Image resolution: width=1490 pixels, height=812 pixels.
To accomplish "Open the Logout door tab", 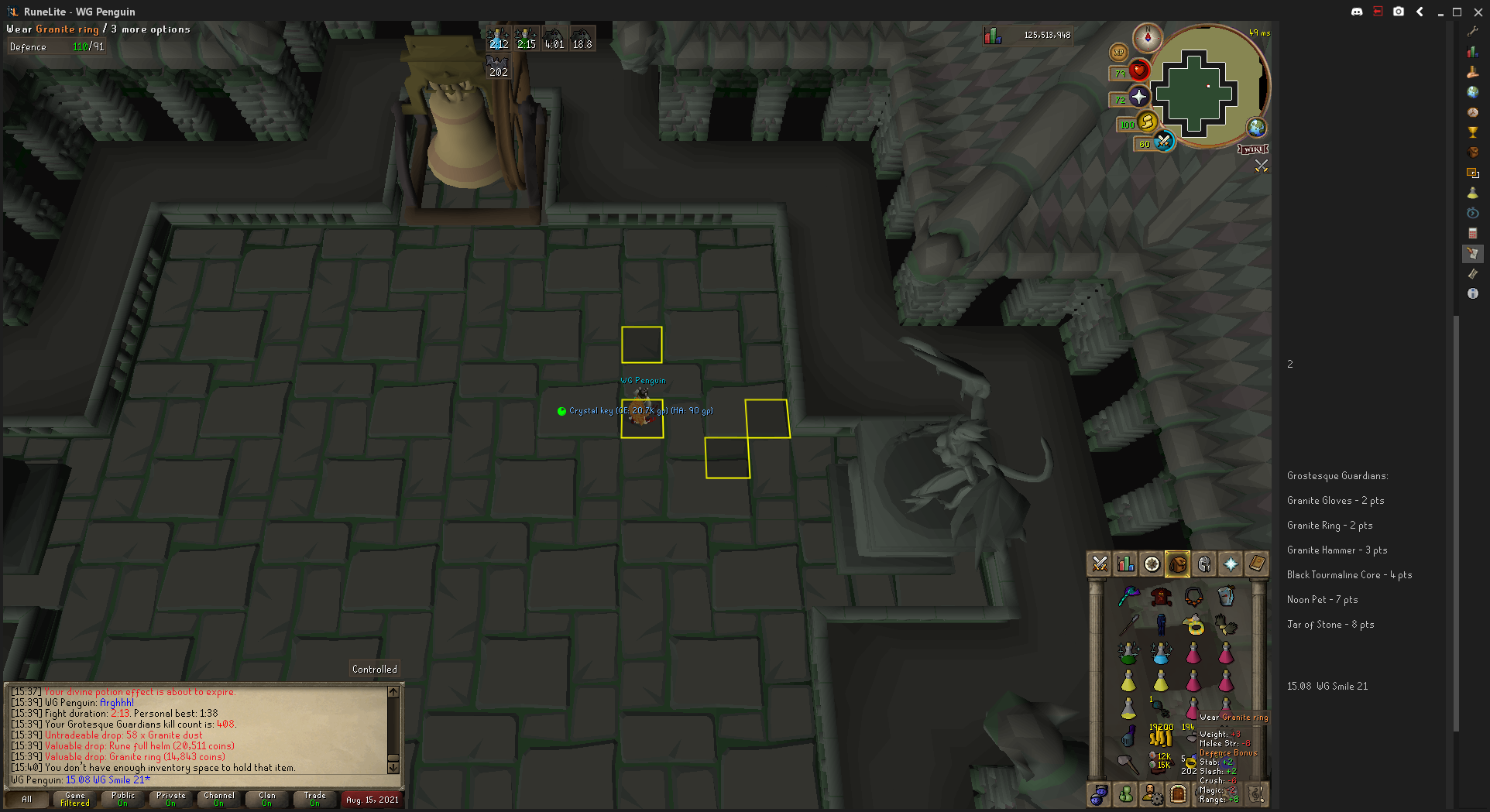I will coord(1178,794).
